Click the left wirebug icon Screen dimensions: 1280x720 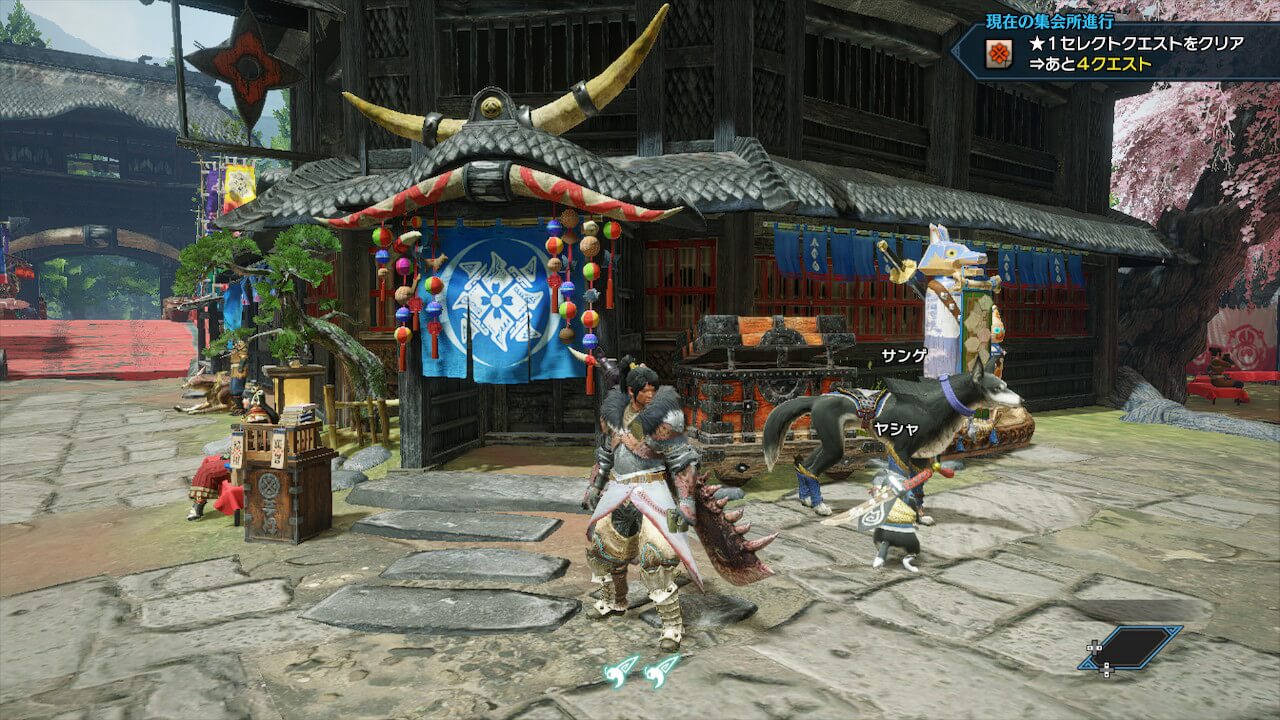coord(621,670)
